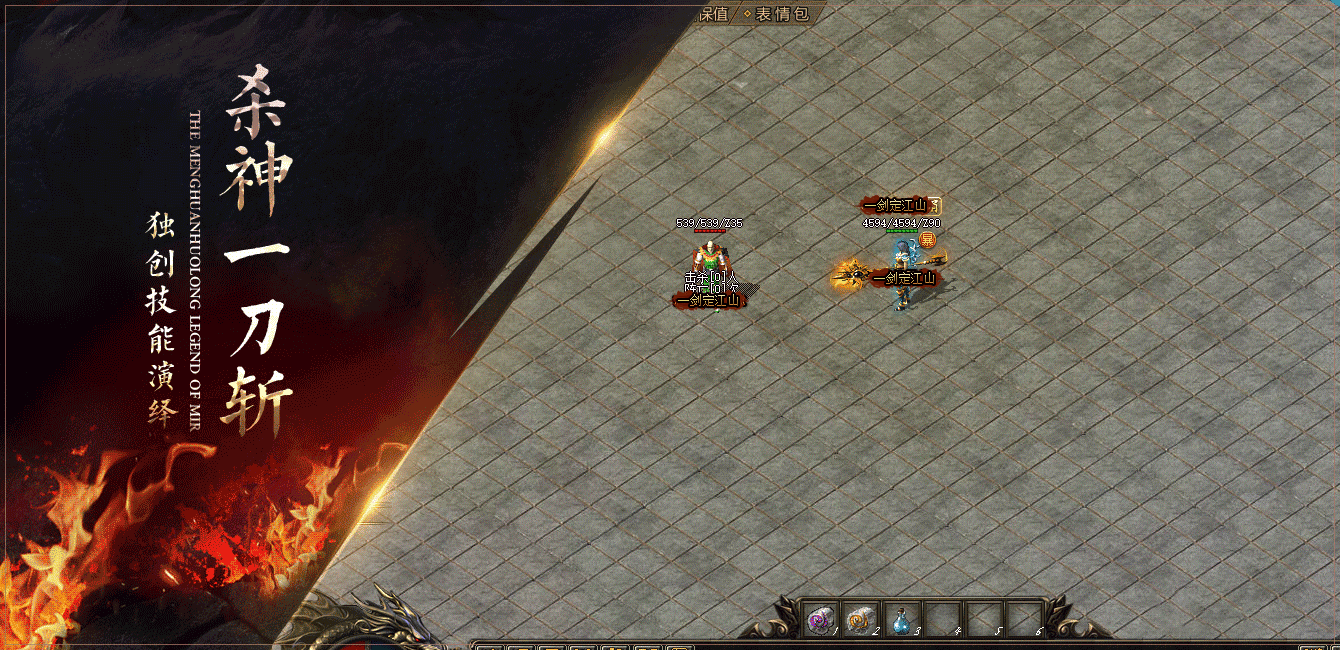Drink the blue potion in slot 3
This screenshot has width=1340, height=650.
tap(900, 621)
